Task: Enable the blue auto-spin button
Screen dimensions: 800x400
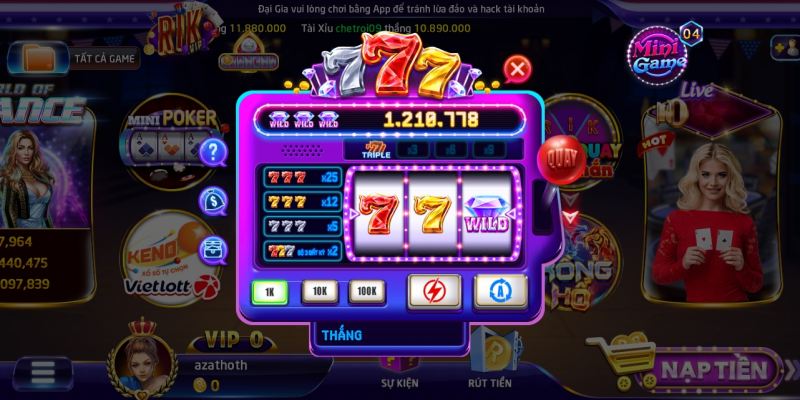Action: [x=499, y=291]
